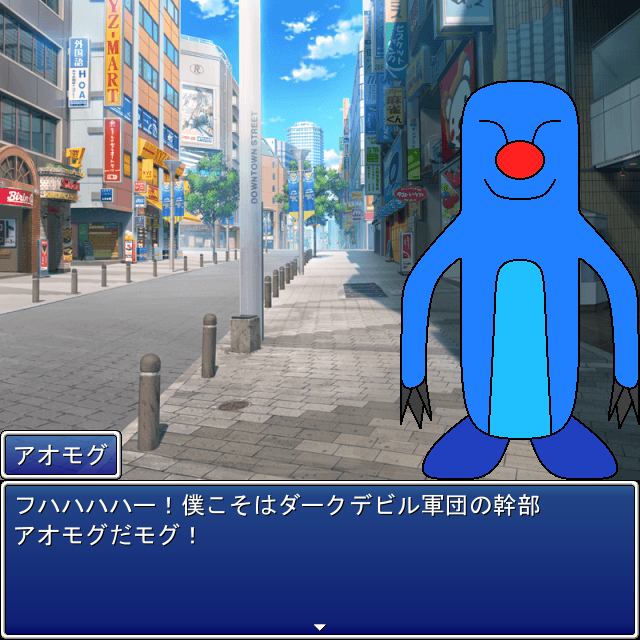Click the white continue arrow indicator
The height and width of the screenshot is (640, 640).
point(320,627)
